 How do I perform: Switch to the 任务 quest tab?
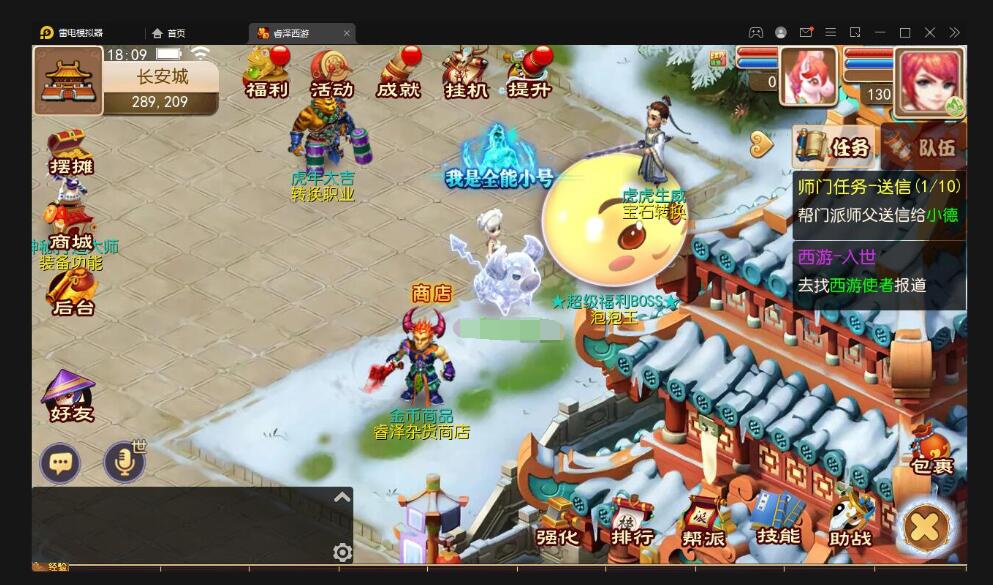(x=836, y=147)
